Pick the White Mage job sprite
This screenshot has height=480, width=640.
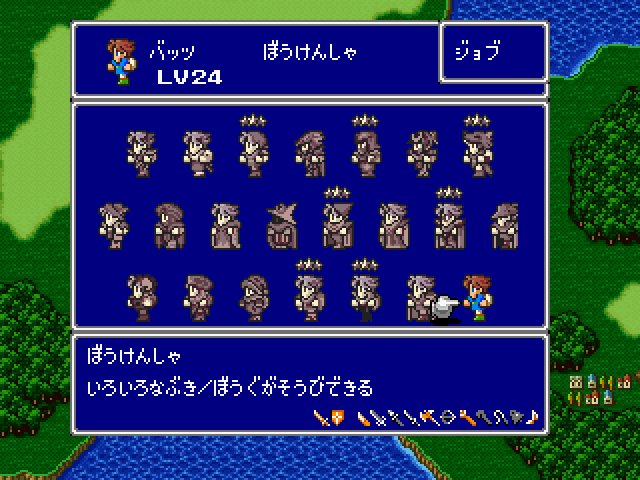pos(225,225)
